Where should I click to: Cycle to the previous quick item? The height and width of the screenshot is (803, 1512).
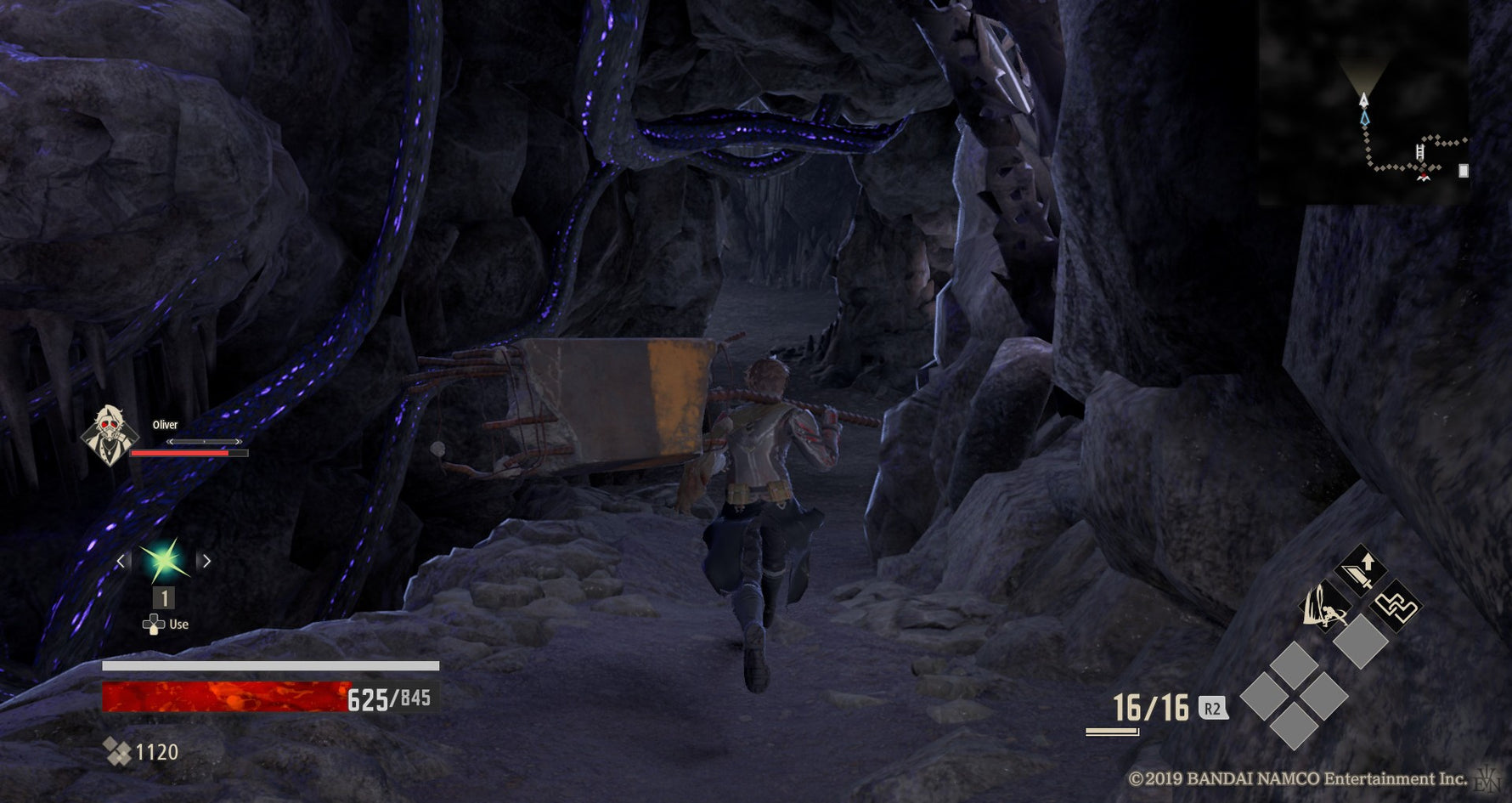point(121,561)
